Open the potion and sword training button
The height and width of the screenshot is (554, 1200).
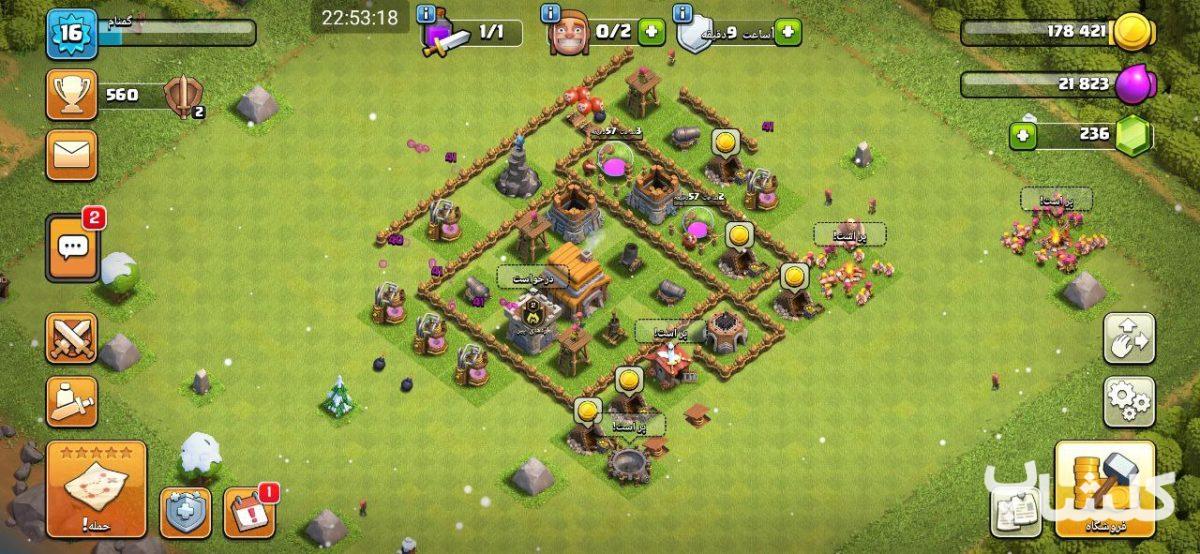tap(71, 402)
